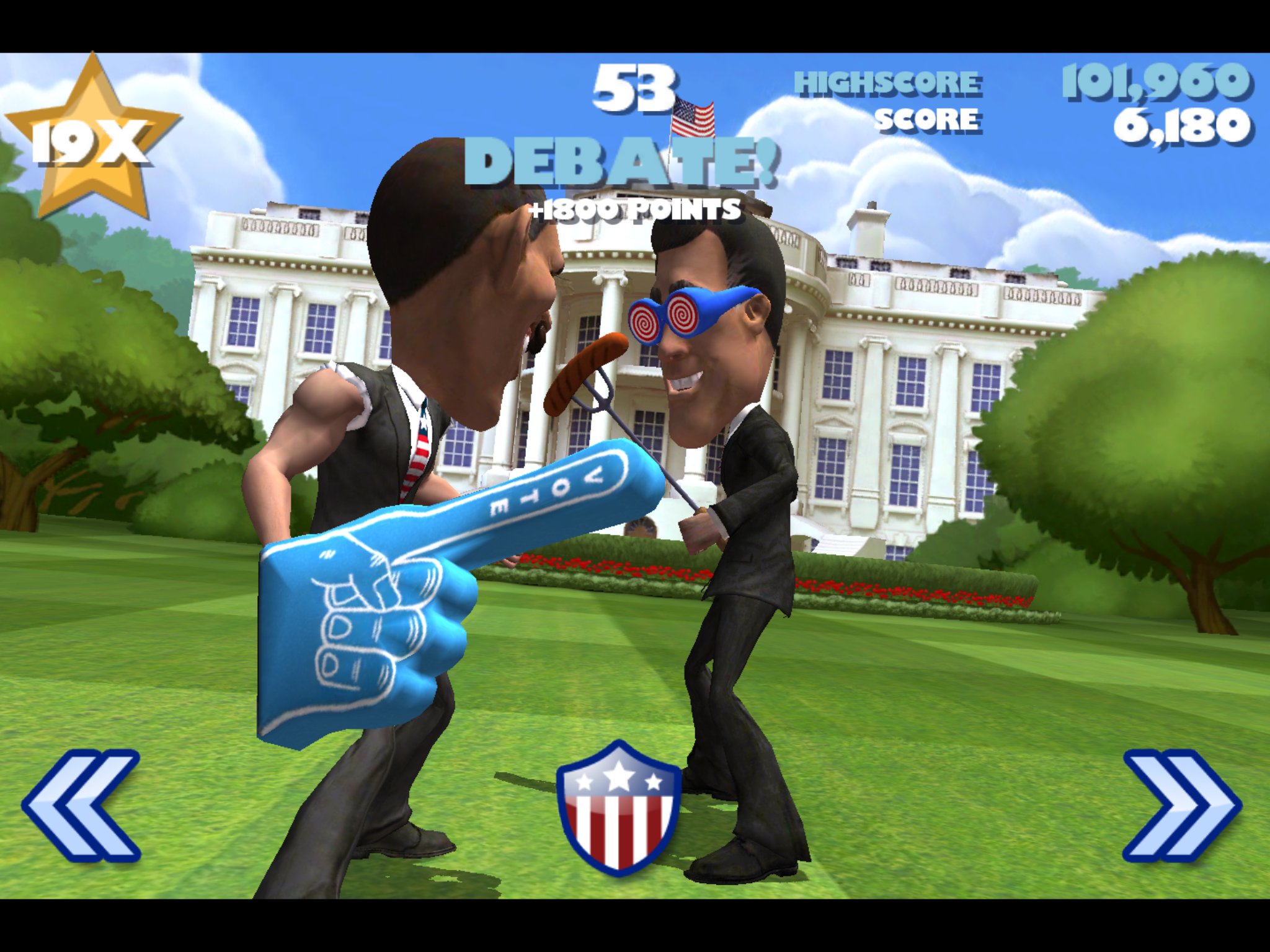Activate the stars-and-stripes shield button

(618, 808)
